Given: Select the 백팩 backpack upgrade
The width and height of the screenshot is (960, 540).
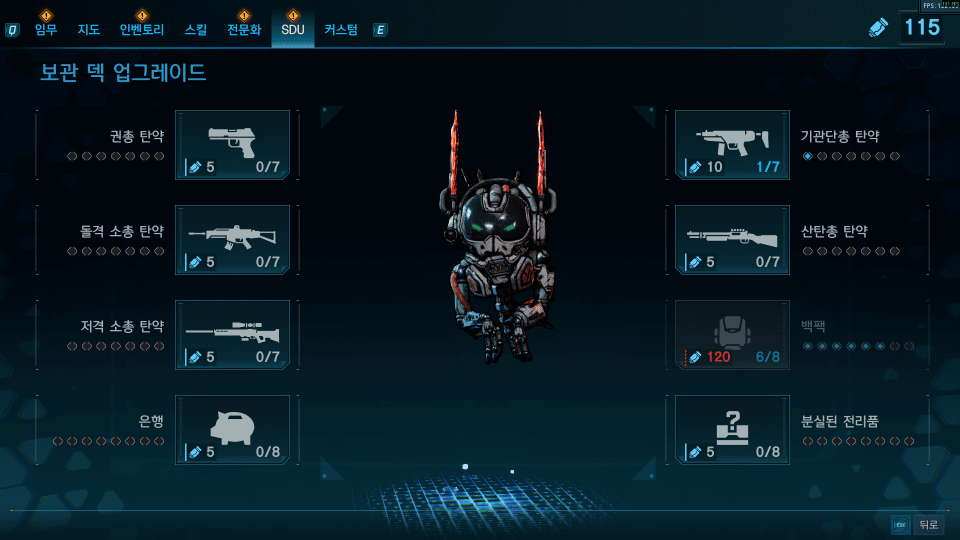Looking at the screenshot, I should click(x=732, y=335).
